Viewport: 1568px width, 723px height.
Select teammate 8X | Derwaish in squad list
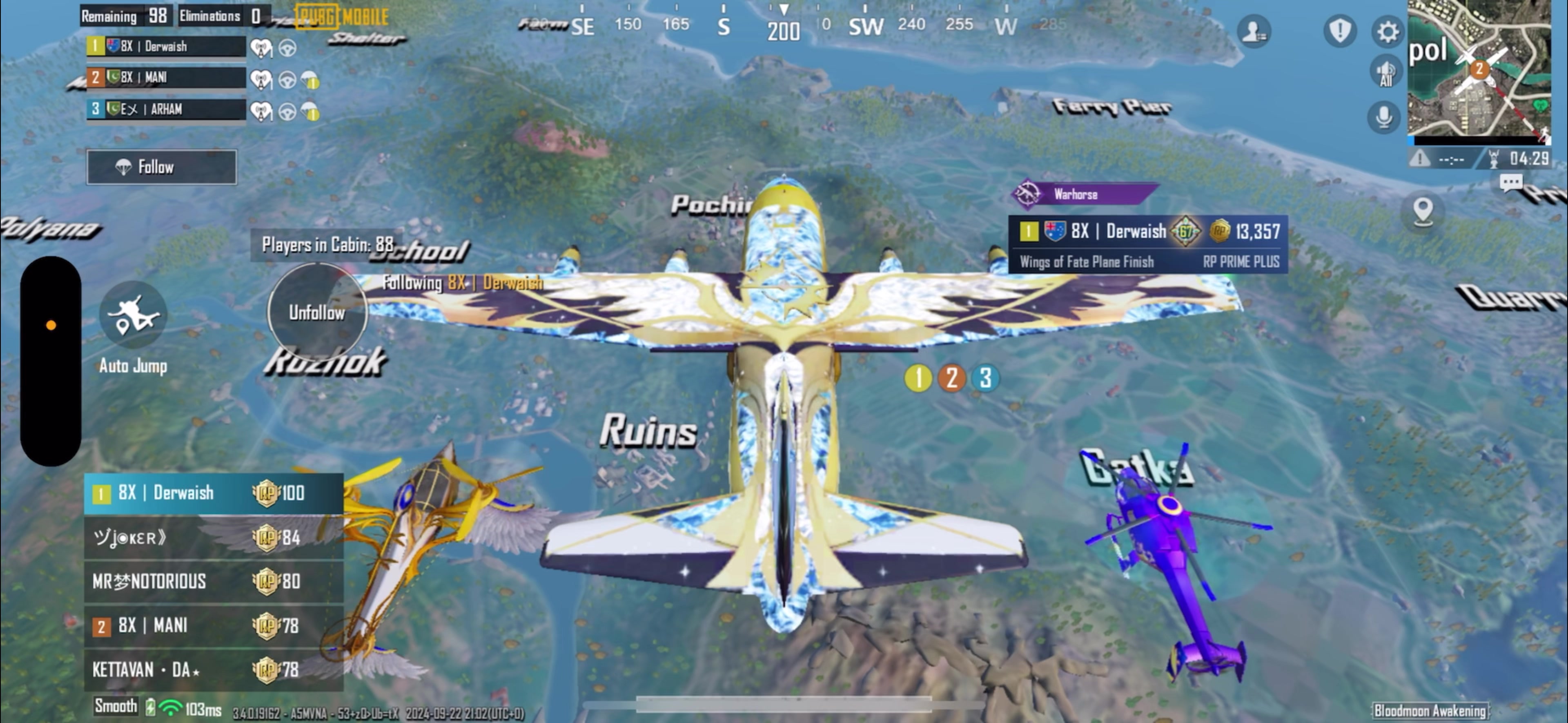click(165, 46)
